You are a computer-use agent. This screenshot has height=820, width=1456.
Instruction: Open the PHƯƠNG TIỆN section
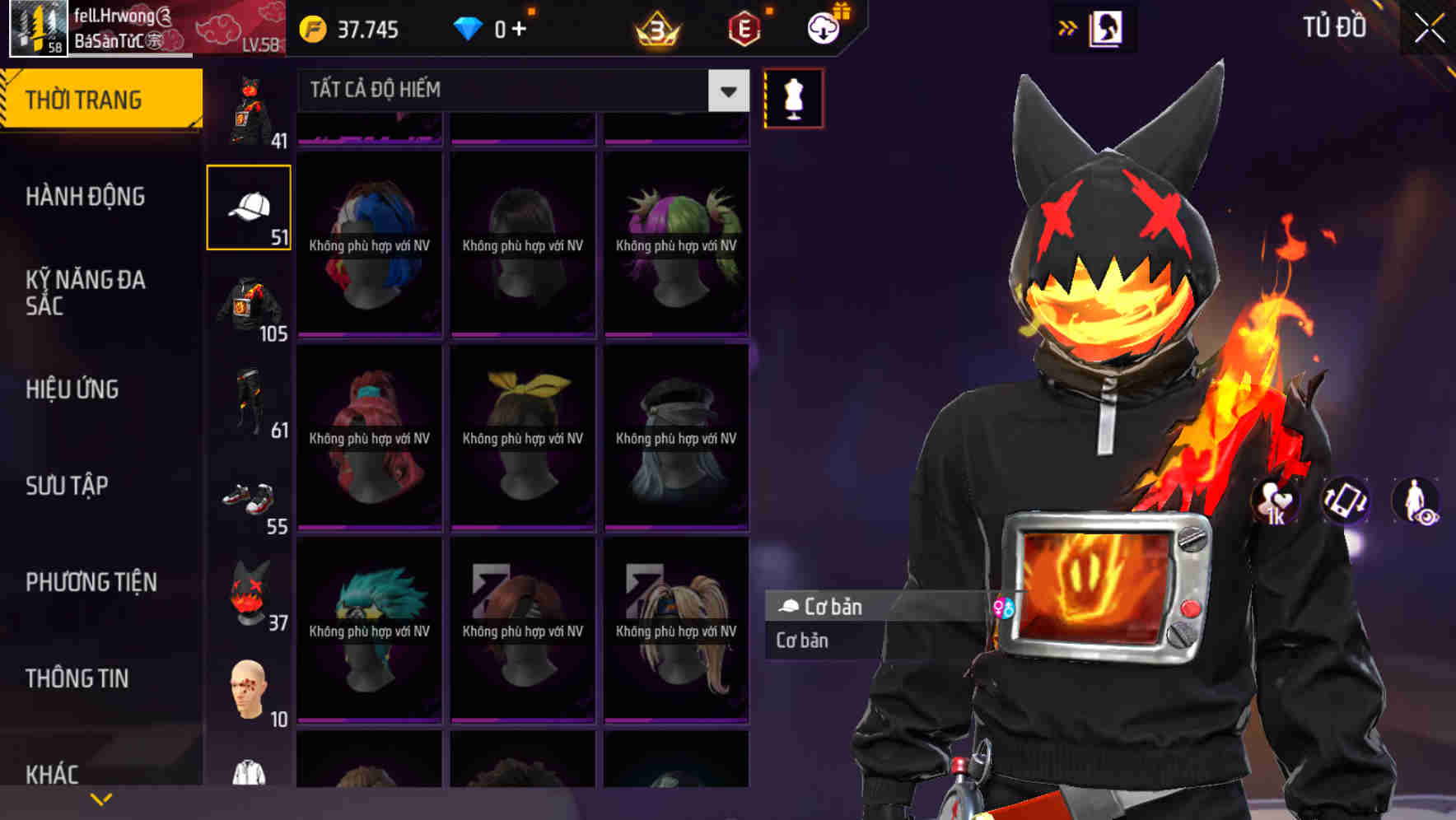[91, 581]
